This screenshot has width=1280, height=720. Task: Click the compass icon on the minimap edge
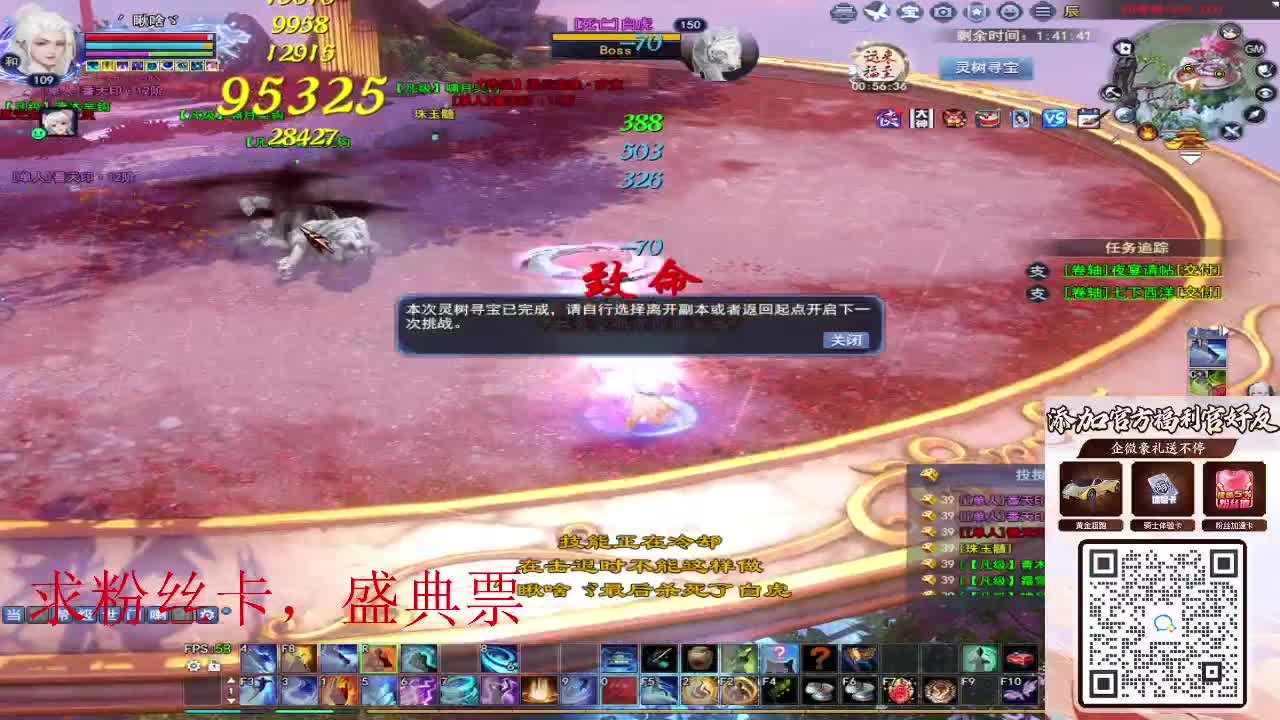click(1253, 114)
